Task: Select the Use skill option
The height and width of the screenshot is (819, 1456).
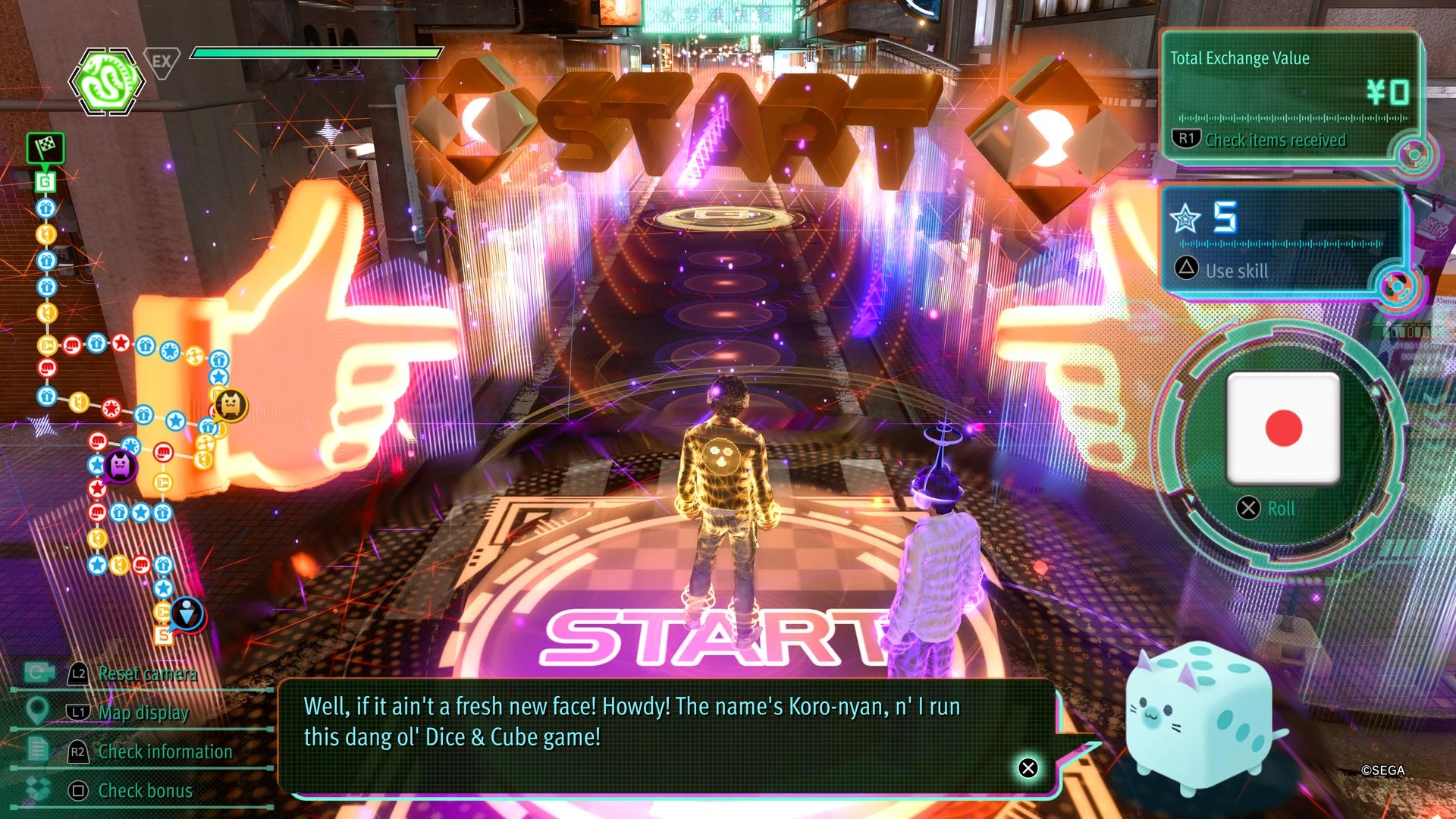Action: 1236,271
